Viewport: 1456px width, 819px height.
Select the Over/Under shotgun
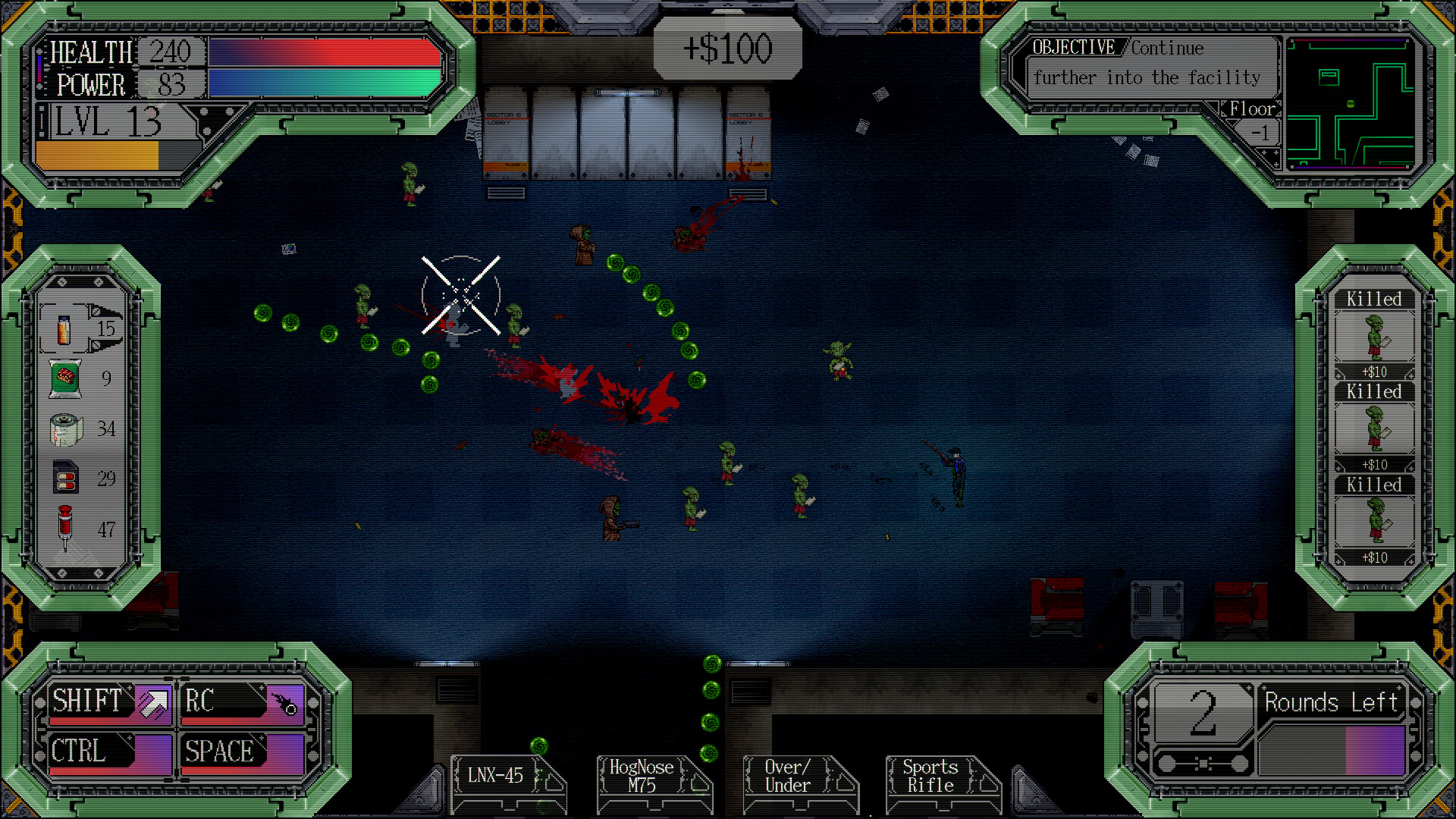pyautogui.click(x=789, y=776)
